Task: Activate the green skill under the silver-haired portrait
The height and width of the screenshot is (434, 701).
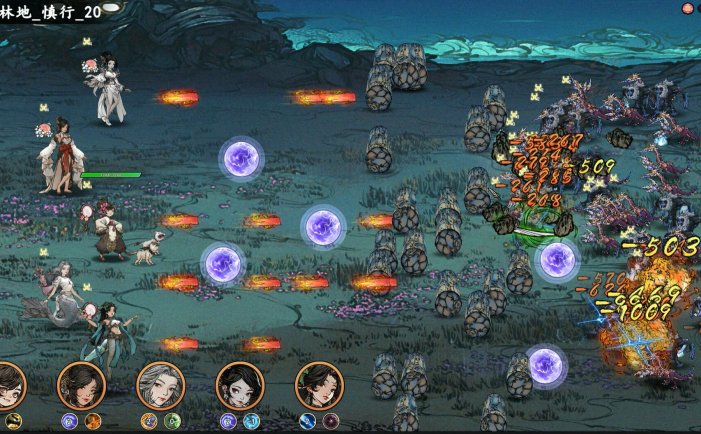Action: coord(172,421)
